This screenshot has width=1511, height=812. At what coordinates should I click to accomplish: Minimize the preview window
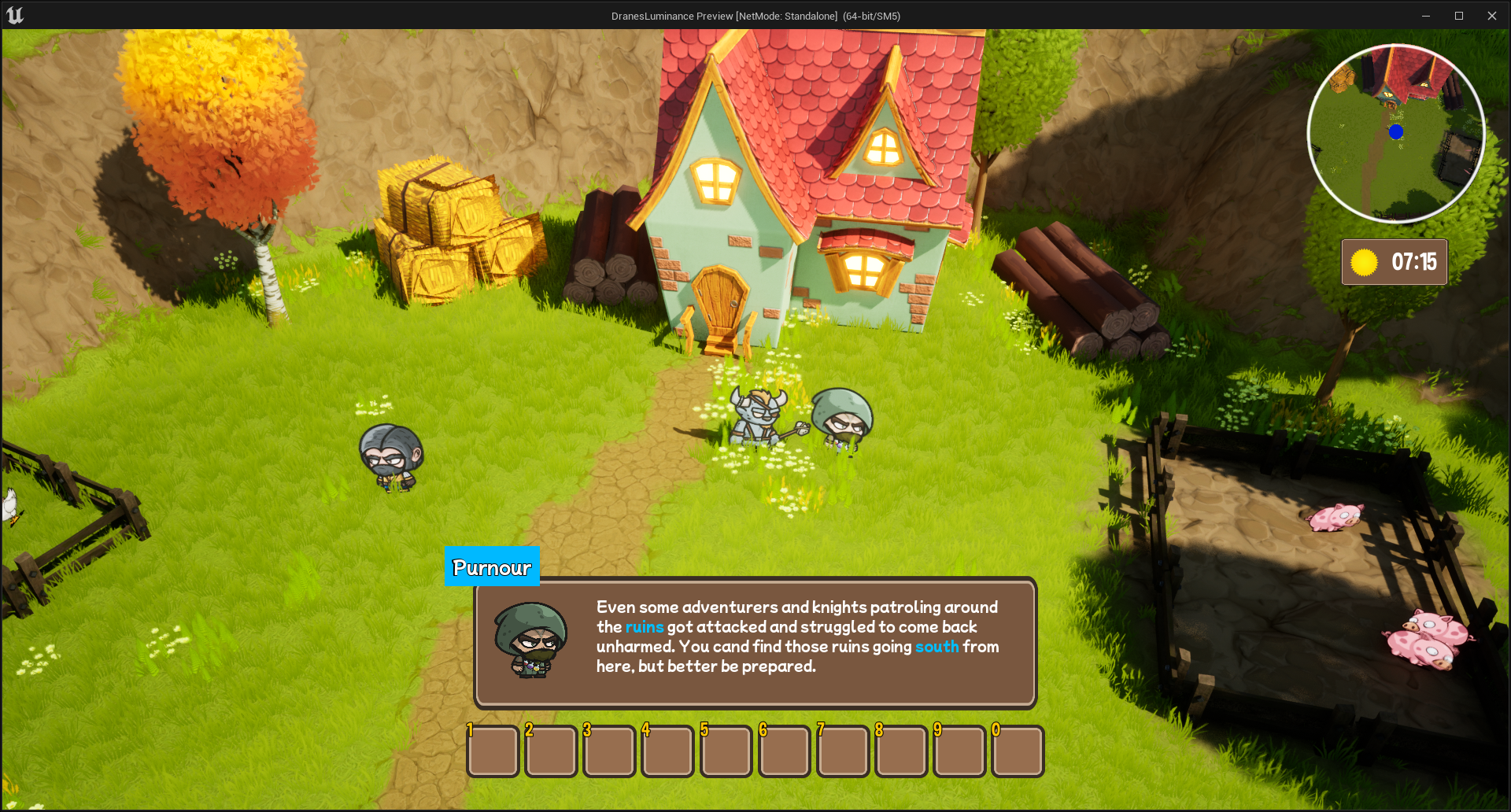click(x=1425, y=16)
